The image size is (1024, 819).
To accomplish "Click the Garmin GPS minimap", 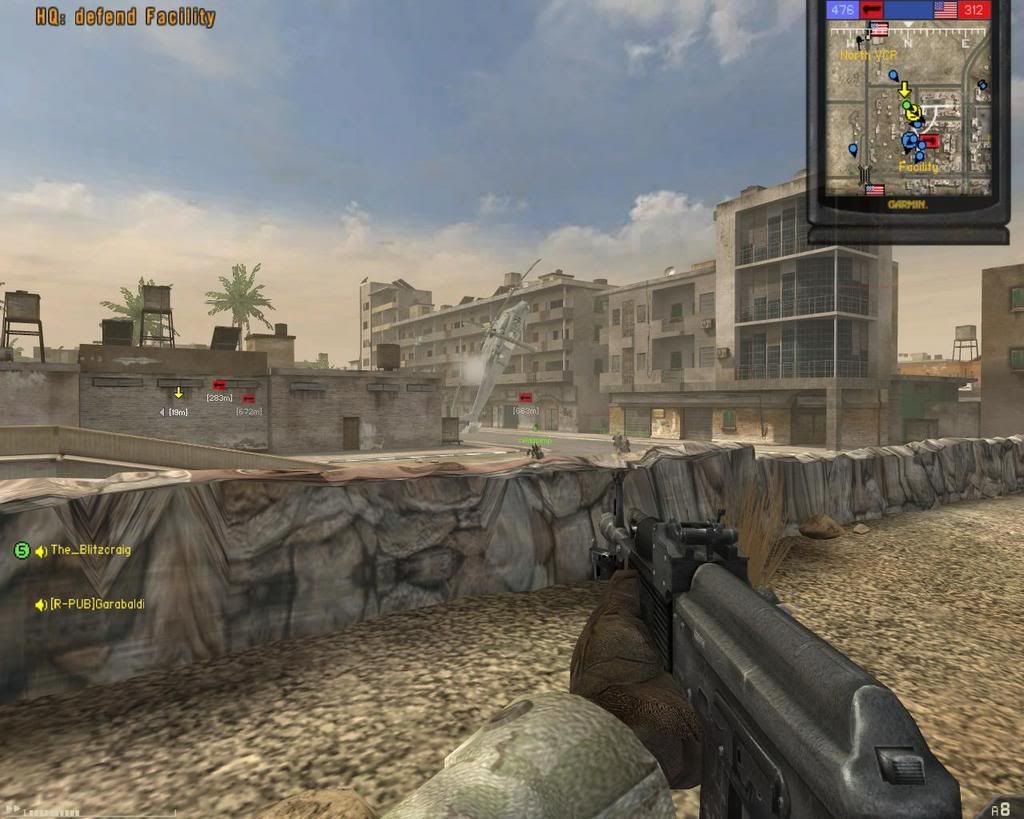I will [908, 110].
